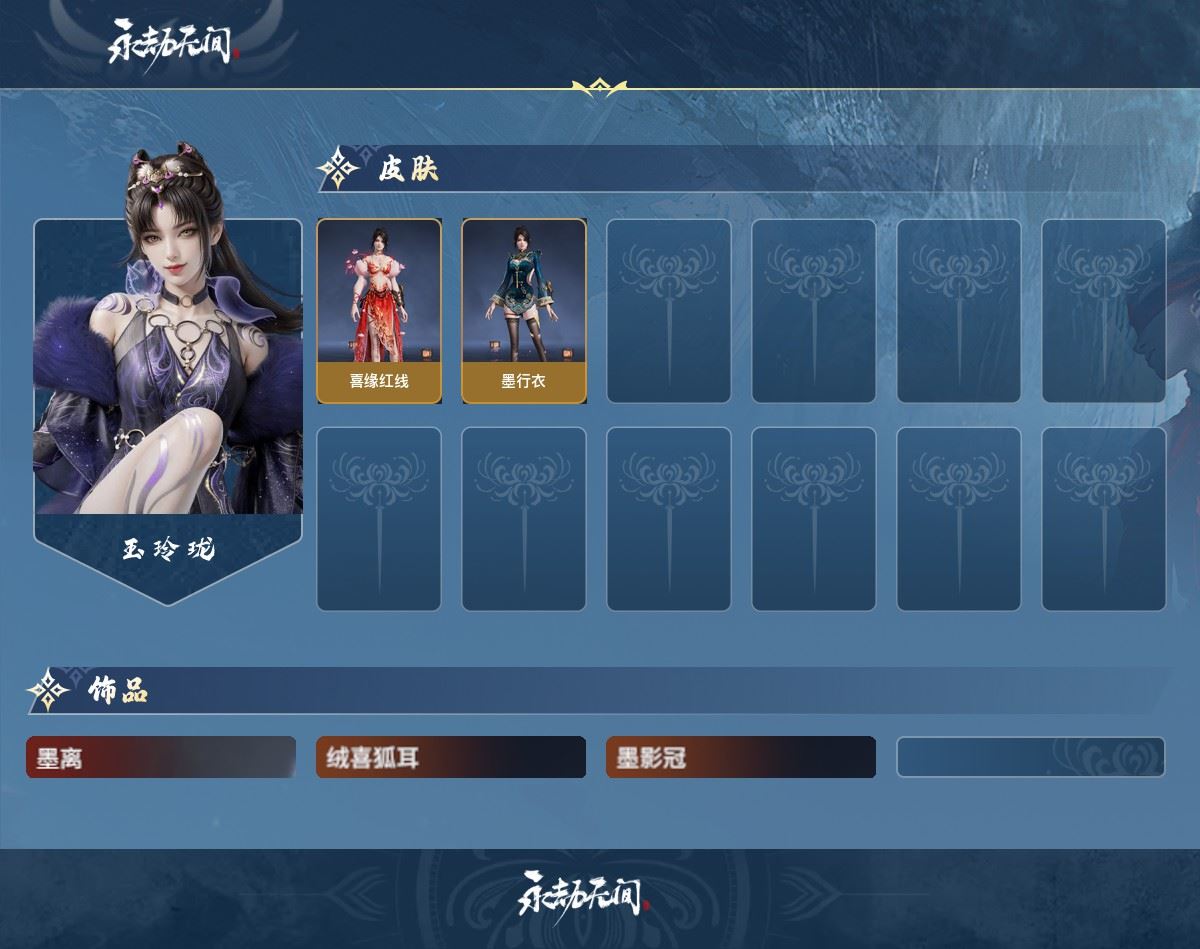
Task: Click the 永劫无间 logo at top
Action: point(174,43)
